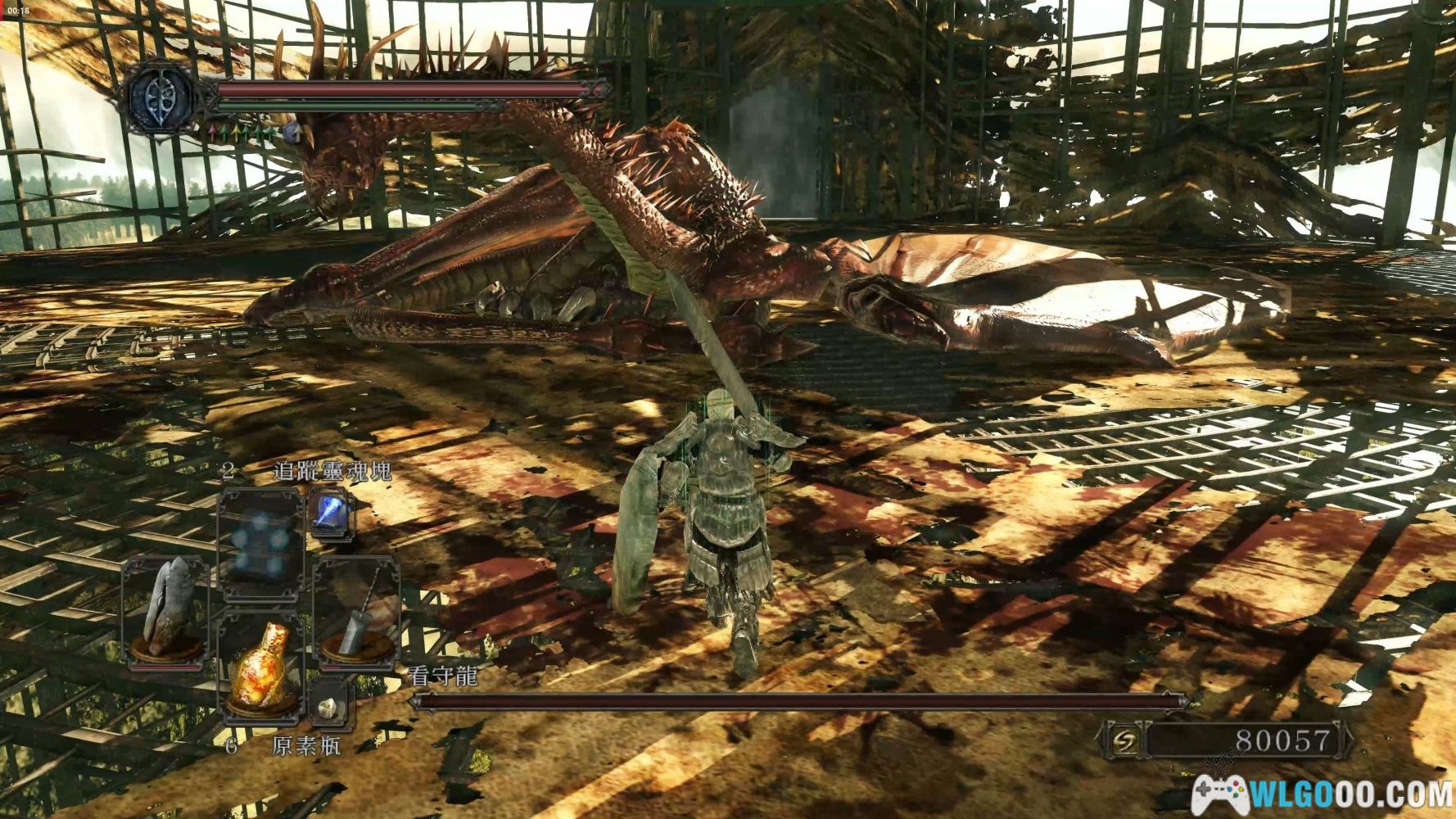The height and width of the screenshot is (819, 1456).
Task: Choose the greatsword right-hand weapon slot
Action: 356,609
